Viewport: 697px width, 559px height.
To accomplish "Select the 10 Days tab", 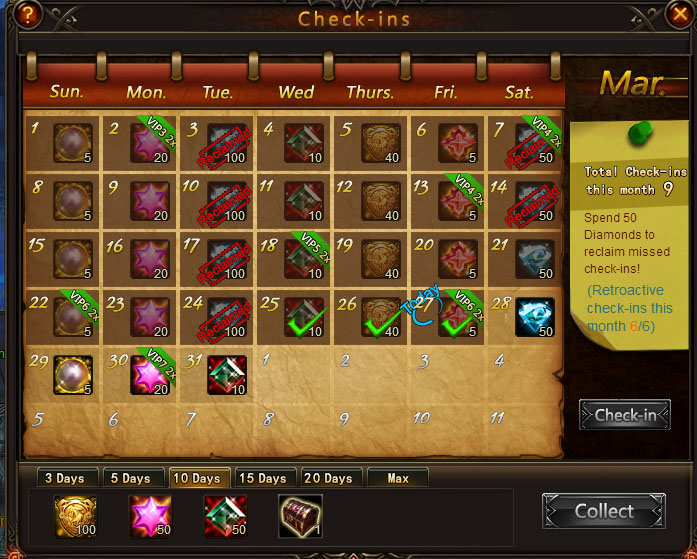I will pyautogui.click(x=198, y=478).
